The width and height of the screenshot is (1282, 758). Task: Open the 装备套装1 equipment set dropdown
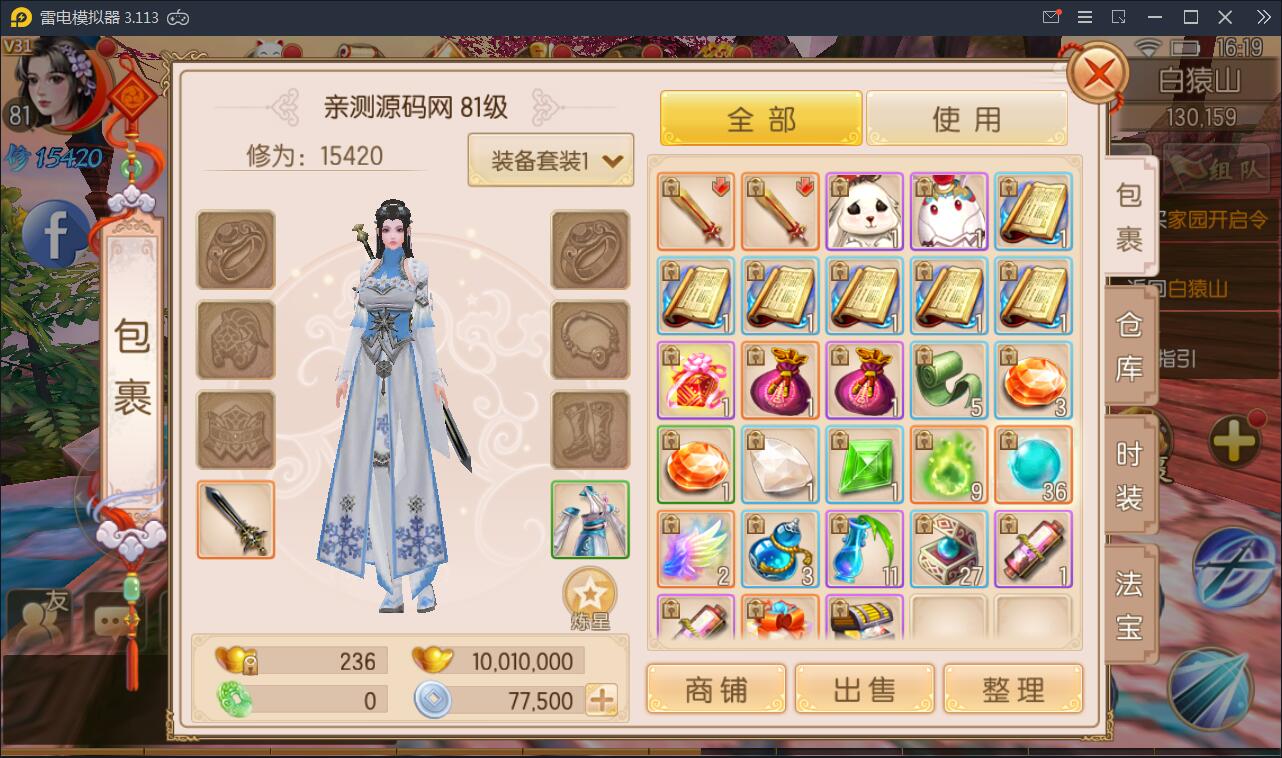[551, 160]
